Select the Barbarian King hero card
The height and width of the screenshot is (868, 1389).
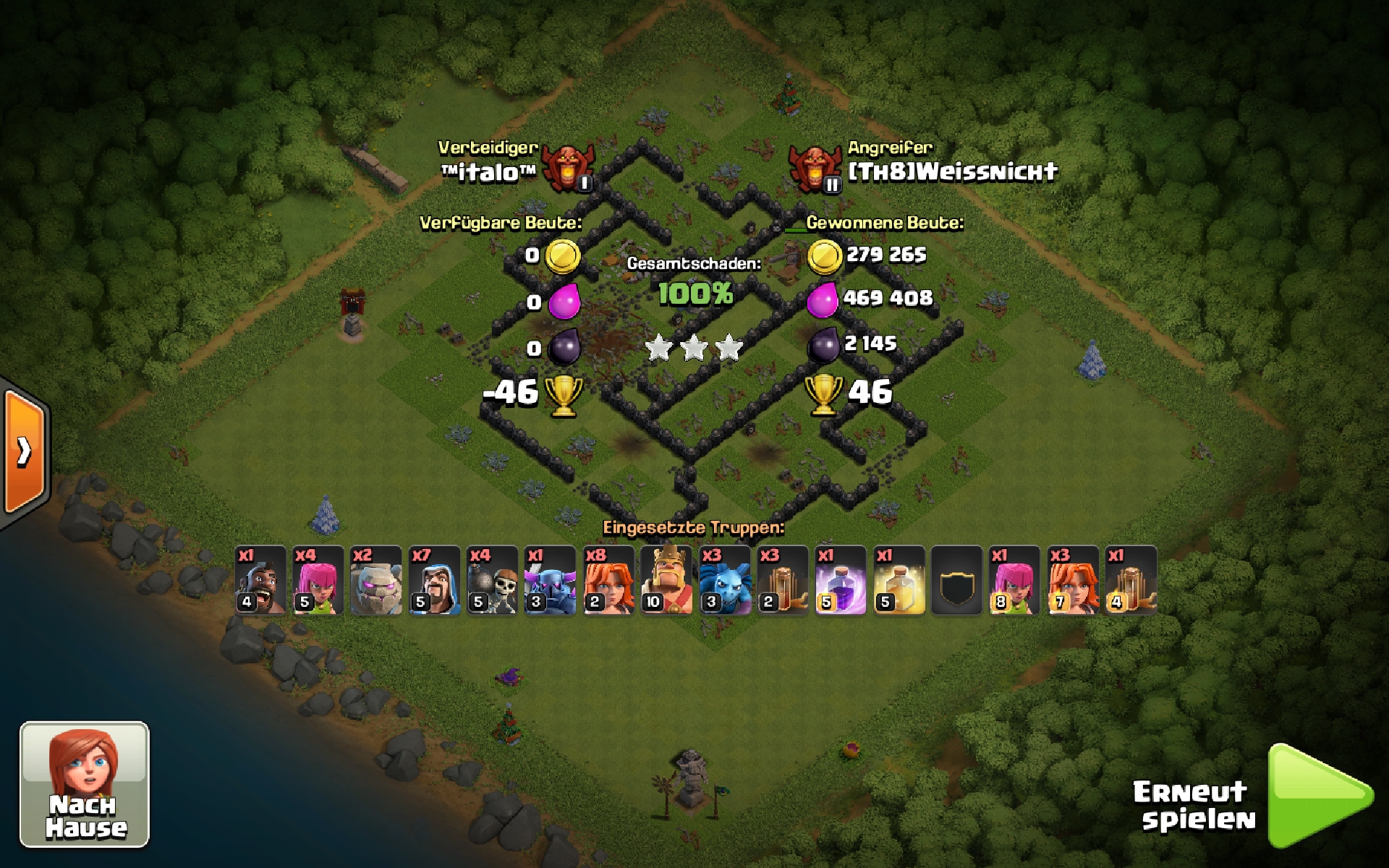(666, 580)
